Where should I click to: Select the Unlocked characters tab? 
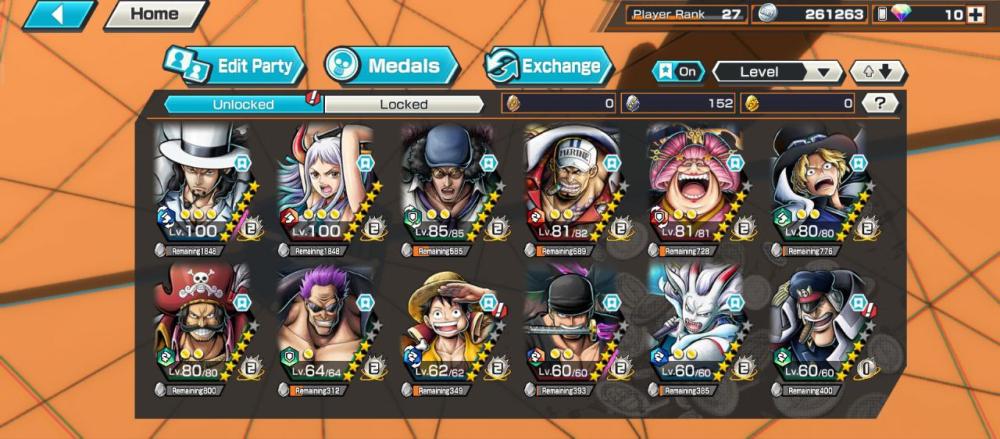(x=243, y=103)
